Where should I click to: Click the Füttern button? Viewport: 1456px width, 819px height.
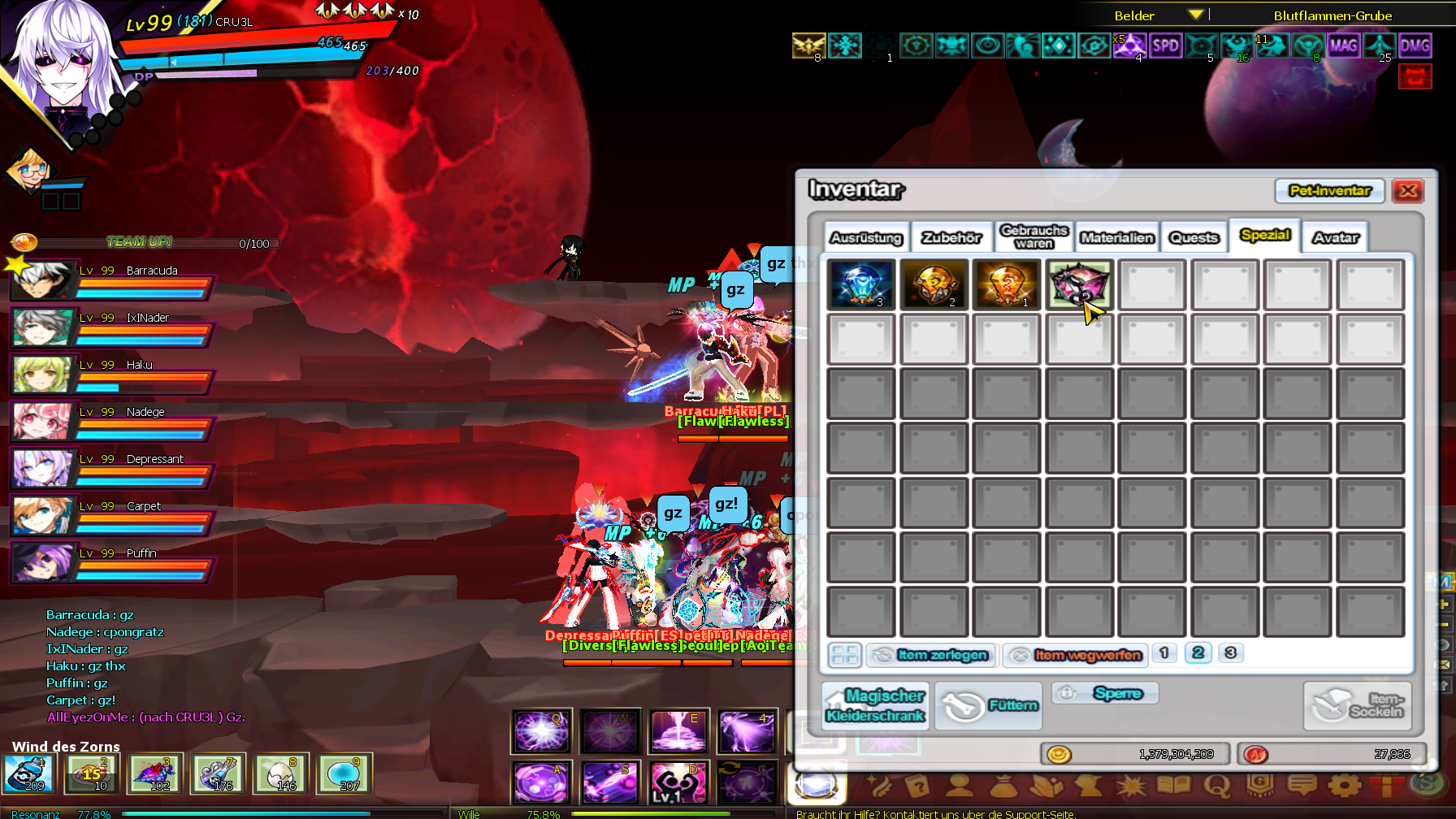pyautogui.click(x=988, y=705)
